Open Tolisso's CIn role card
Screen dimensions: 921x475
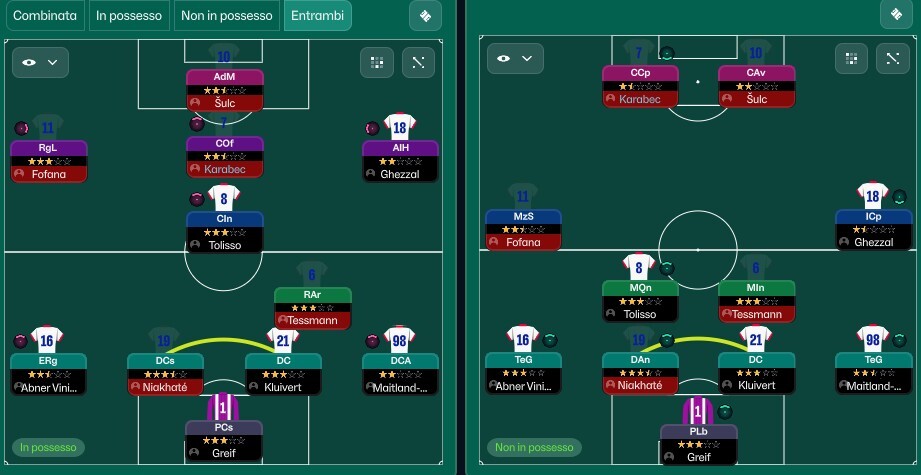(224, 231)
